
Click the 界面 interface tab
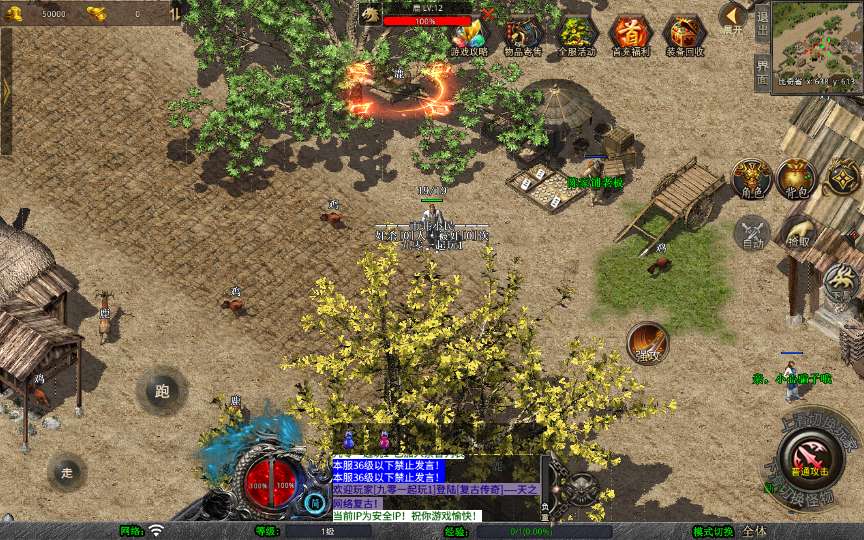tap(762, 70)
